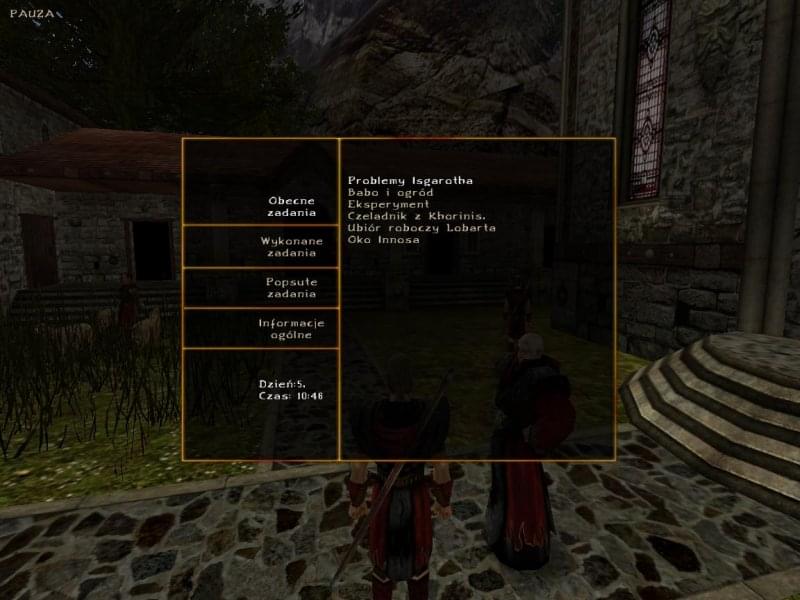Click the Oko Innosa quest entry
Image resolution: width=800 pixels, height=600 pixels.
pos(384,240)
